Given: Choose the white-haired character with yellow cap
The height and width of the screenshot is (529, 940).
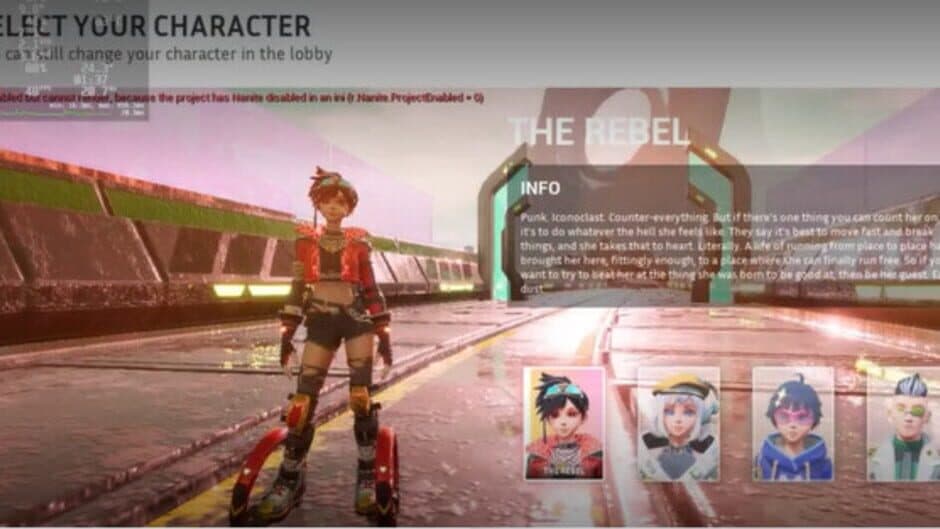Looking at the screenshot, I should coord(678,423).
